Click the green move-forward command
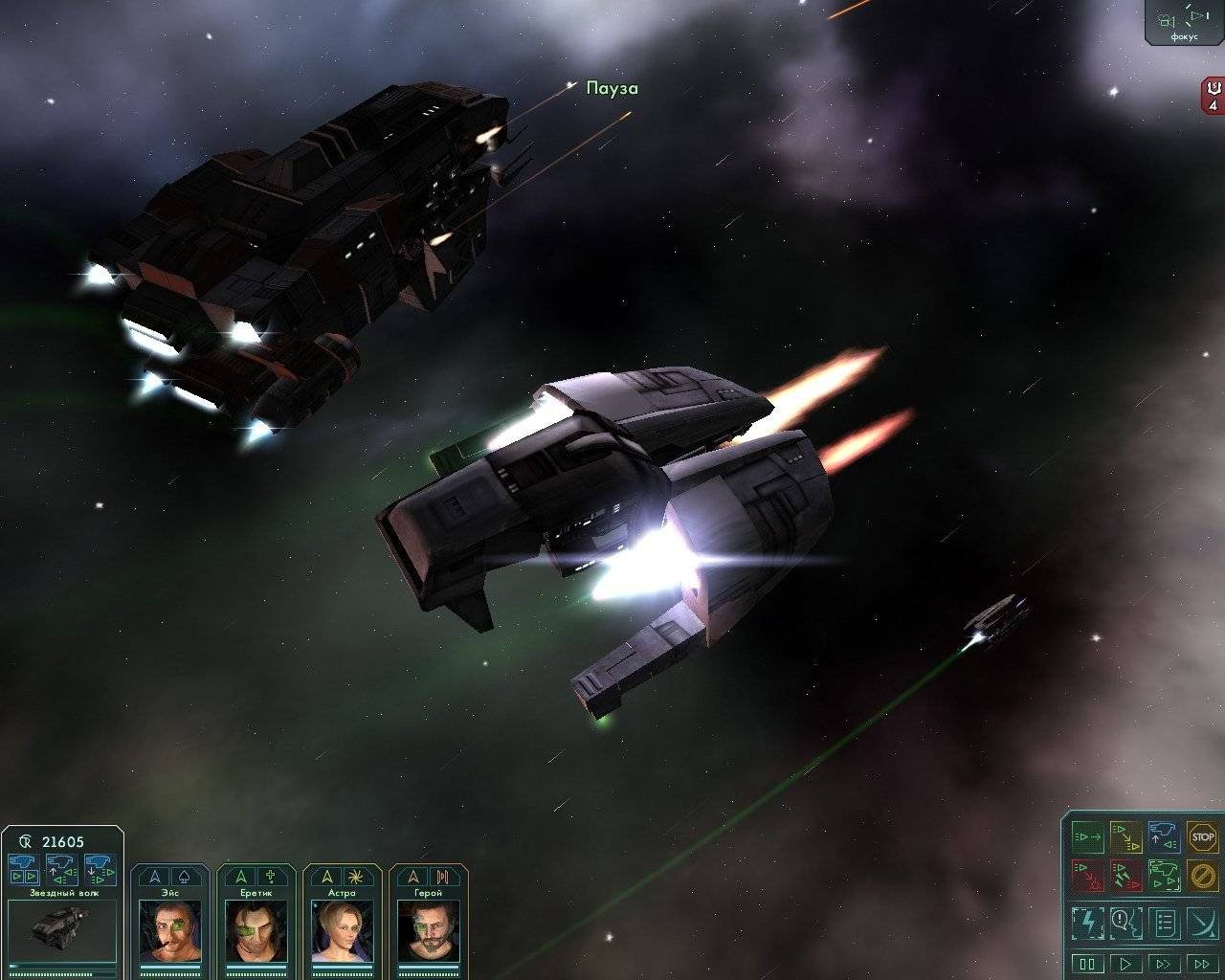The height and width of the screenshot is (980, 1225). [1087, 837]
